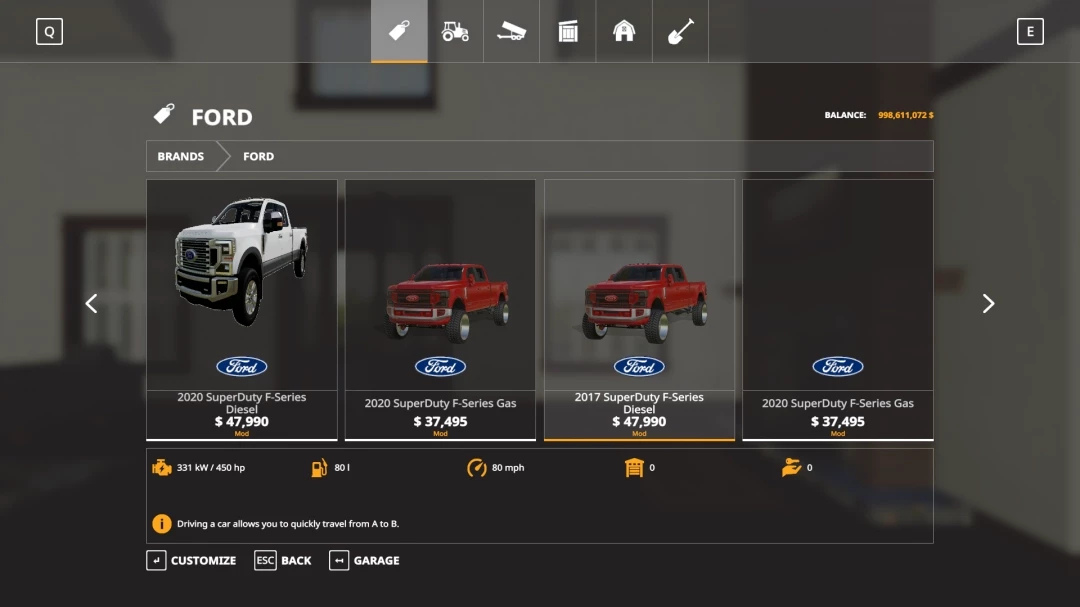
Task: Open the price tag brands tab
Action: tap(399, 32)
